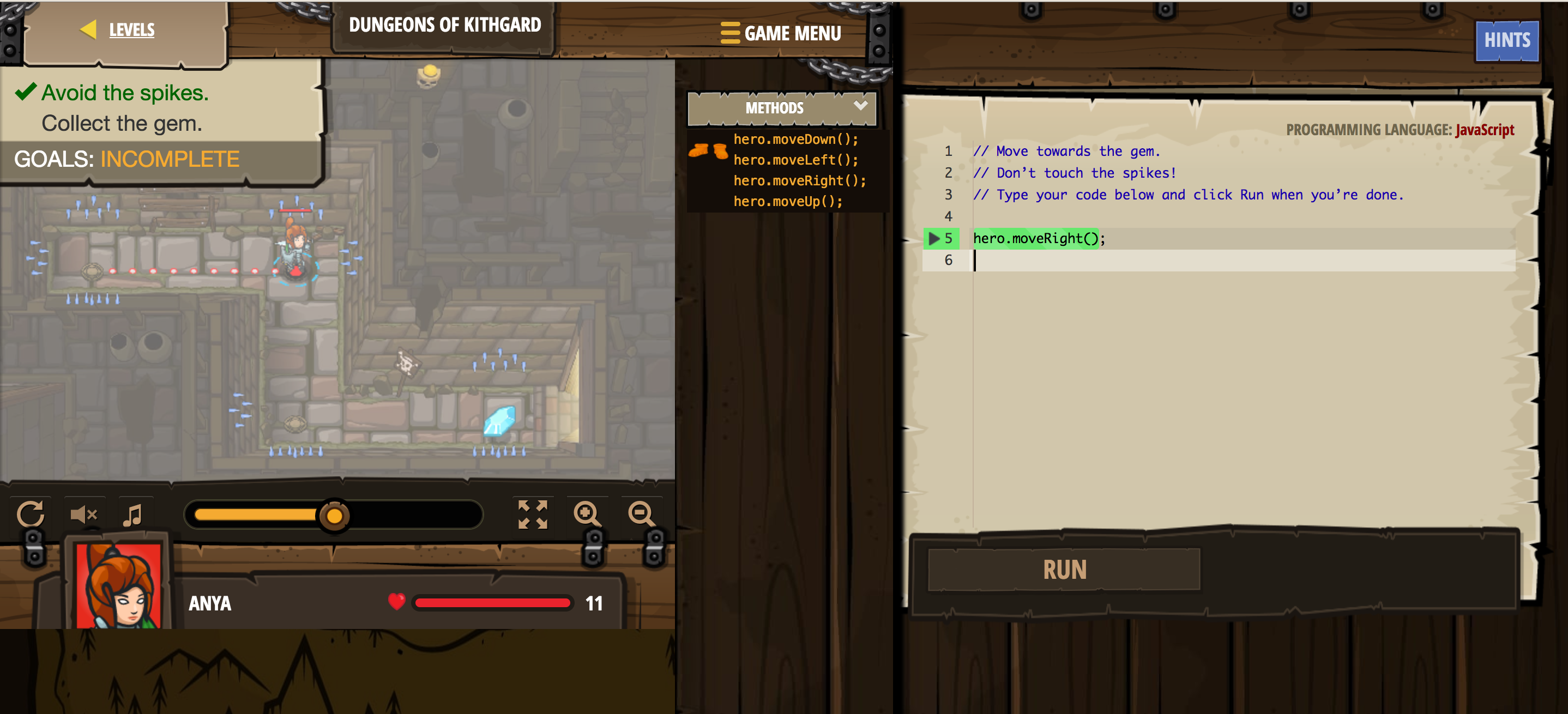
Task: Expand the line 5 gutter arrow
Action: tap(933, 238)
